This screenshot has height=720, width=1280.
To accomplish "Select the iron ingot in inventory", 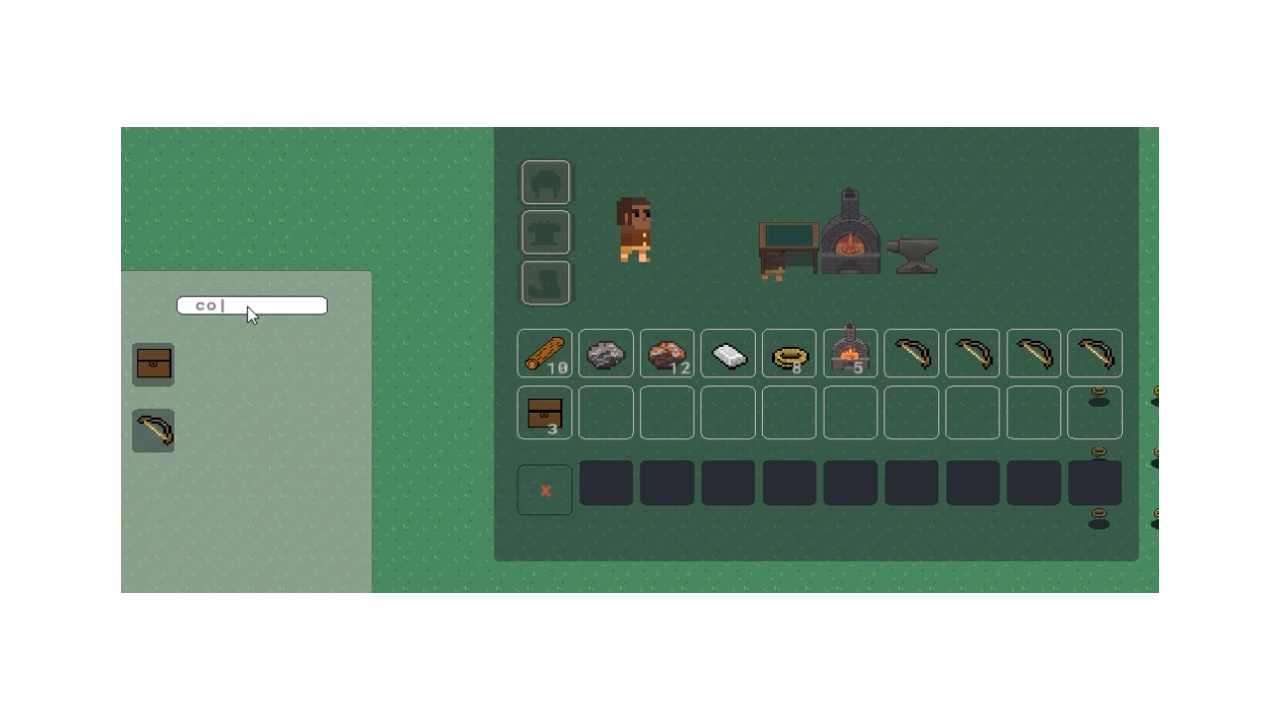I will coord(728,353).
